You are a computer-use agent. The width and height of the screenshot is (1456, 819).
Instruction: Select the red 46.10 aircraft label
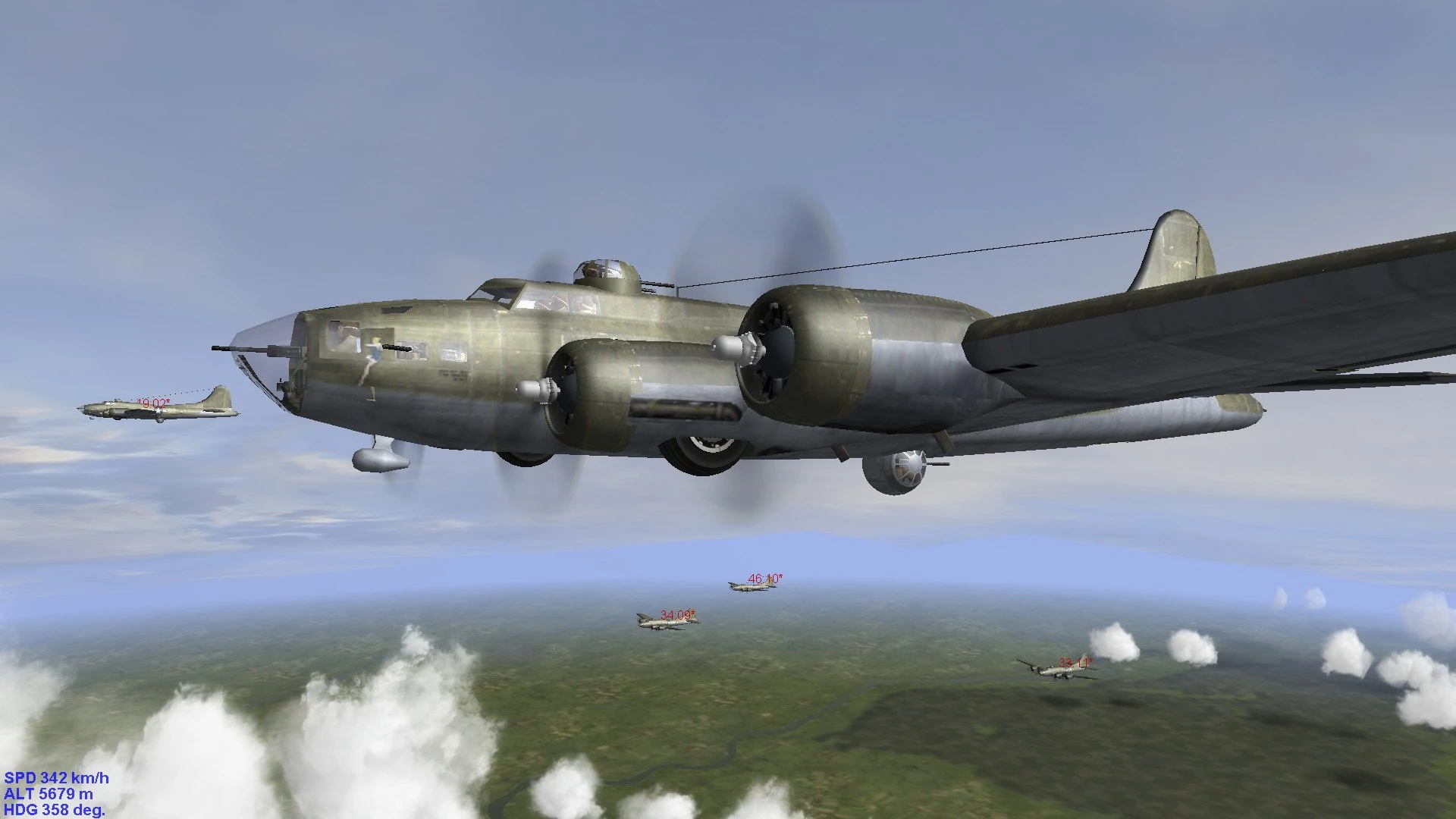pos(763,576)
